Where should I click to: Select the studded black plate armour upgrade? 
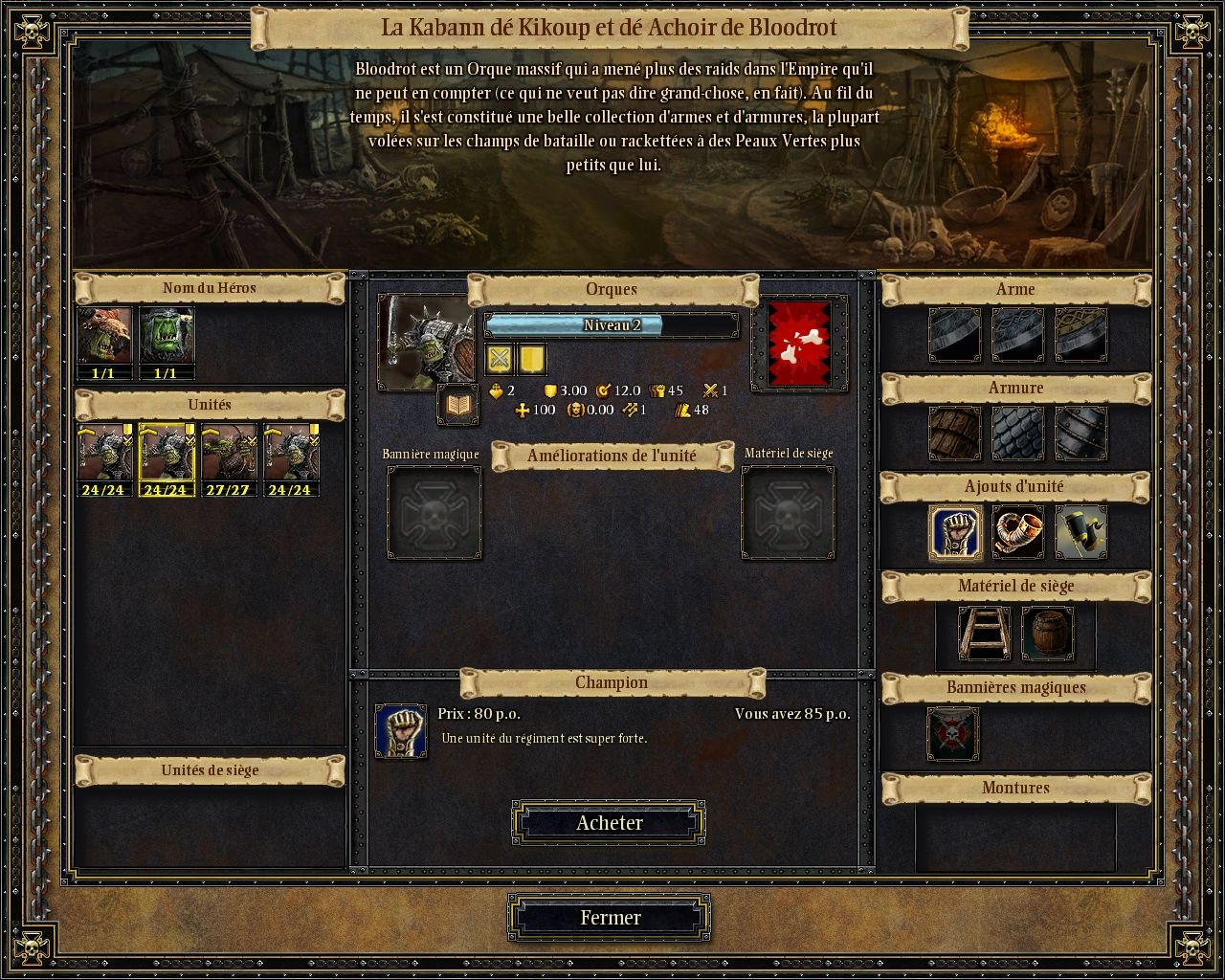coord(1080,434)
